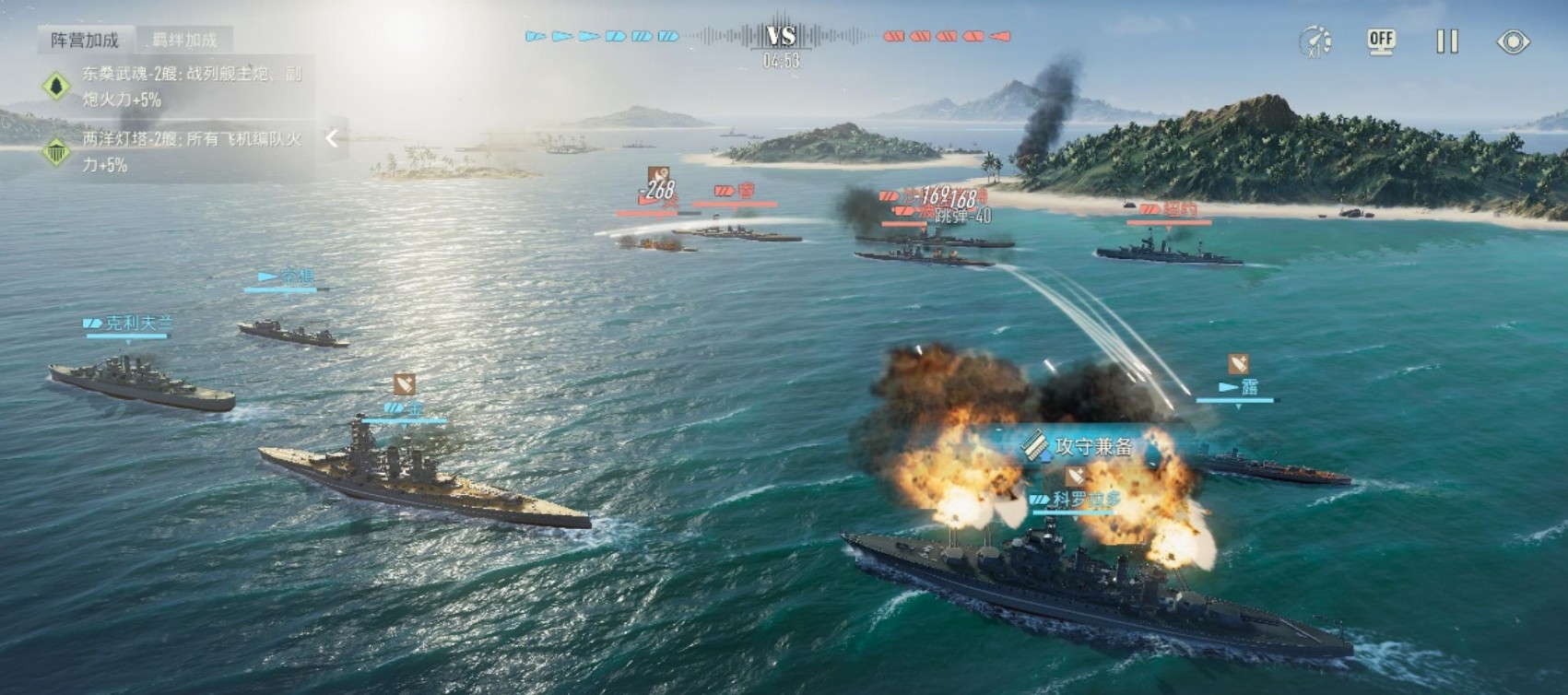Image resolution: width=1568 pixels, height=695 pixels.
Task: Open the 羁绊加成 tab
Action: coord(184,40)
